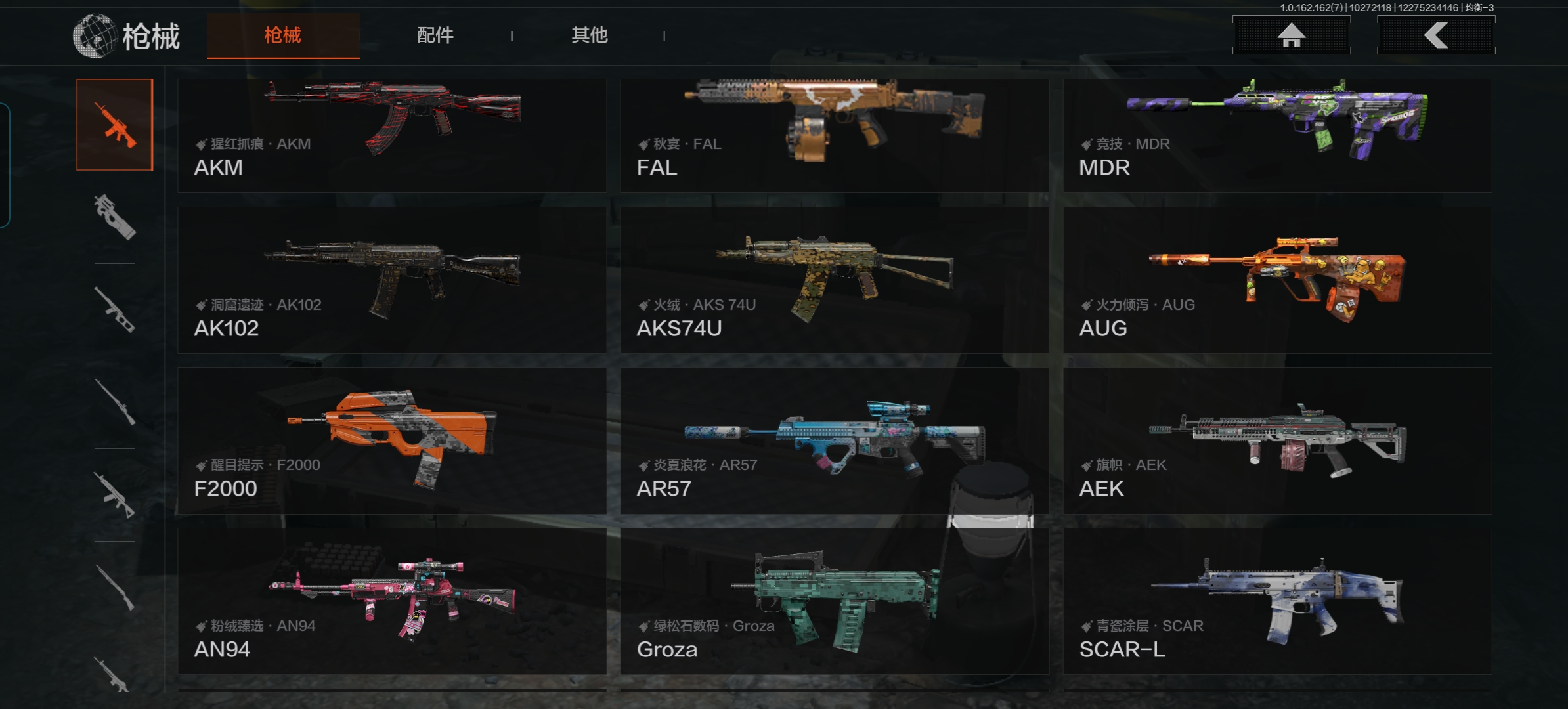This screenshot has height=709, width=1568.
Task: Pick the AK102 weapon tile
Action: pos(392,280)
